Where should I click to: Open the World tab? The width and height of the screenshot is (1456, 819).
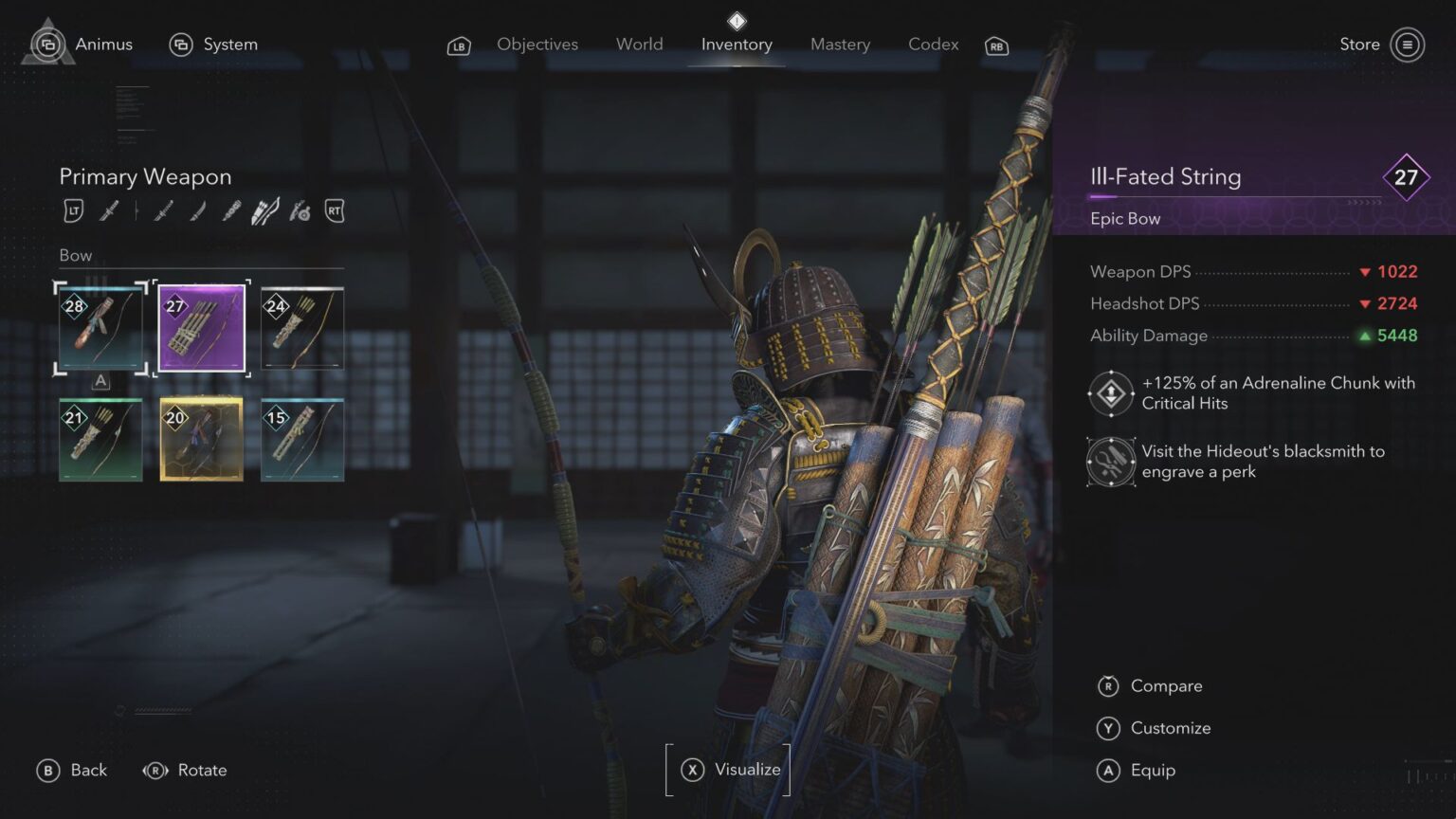(x=639, y=44)
